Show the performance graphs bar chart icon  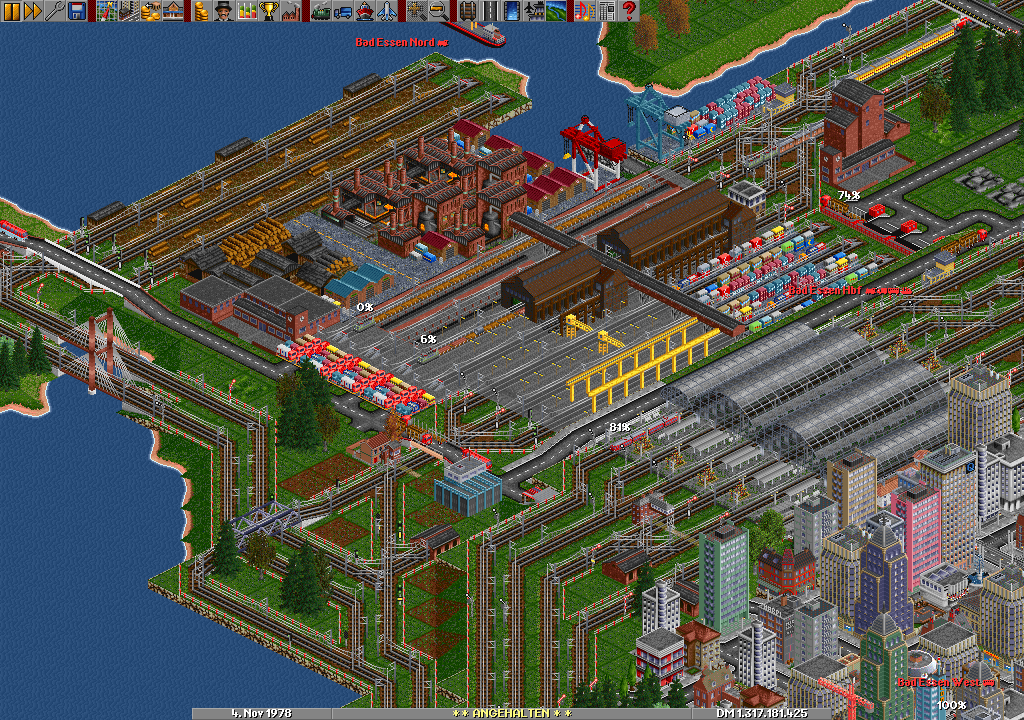tap(246, 11)
